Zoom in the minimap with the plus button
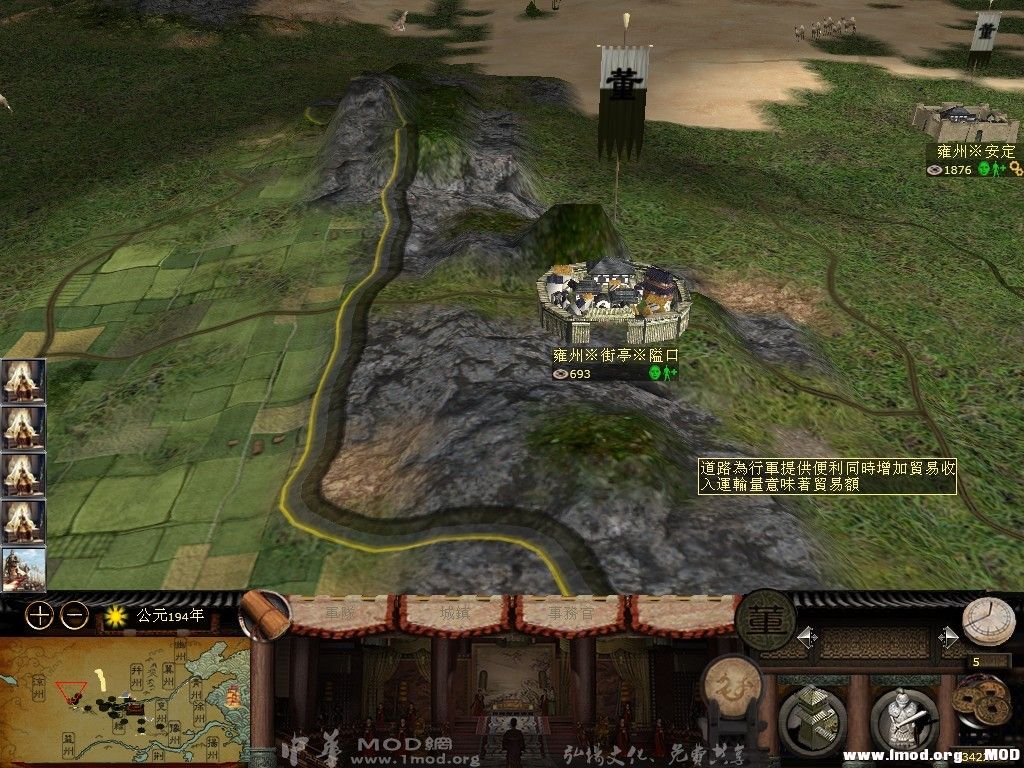The image size is (1024, 768). (39, 615)
